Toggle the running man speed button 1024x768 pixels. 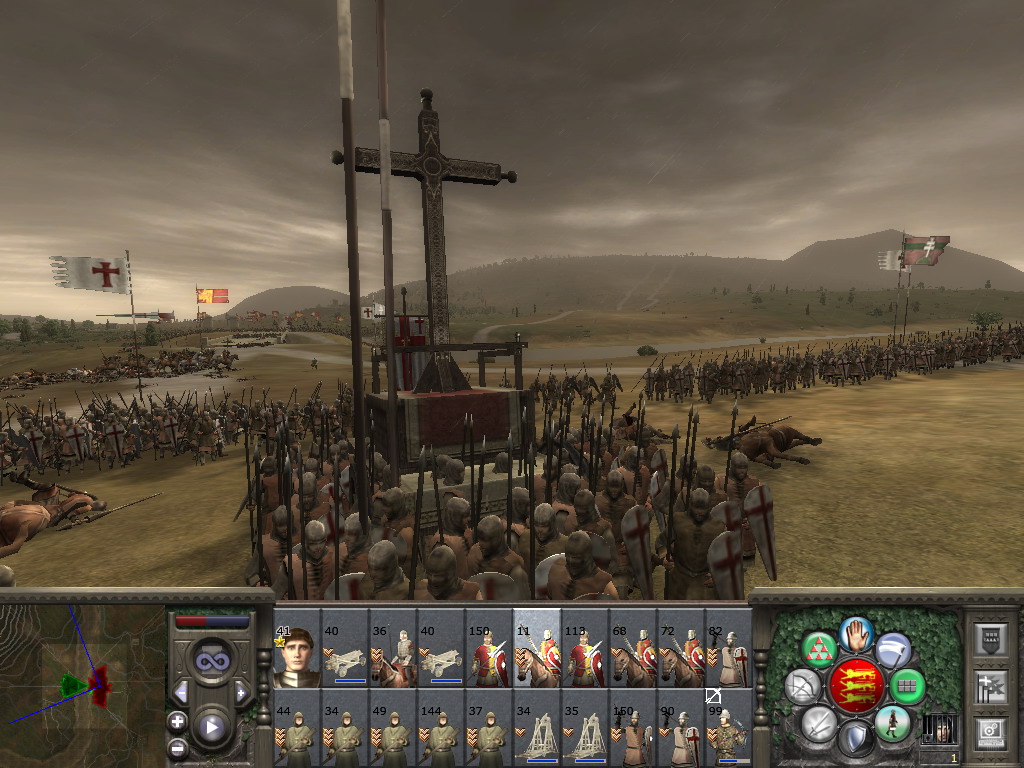click(x=892, y=722)
